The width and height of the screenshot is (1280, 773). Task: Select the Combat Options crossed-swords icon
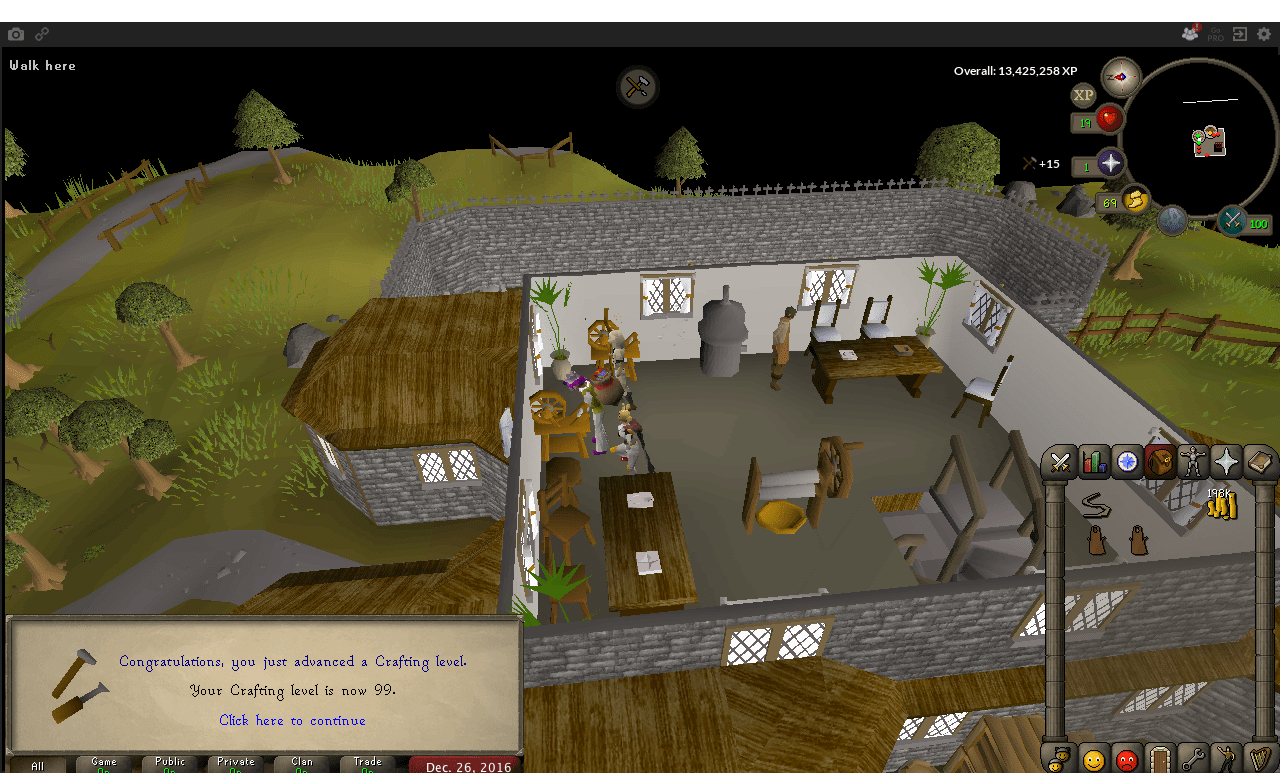[1060, 461]
